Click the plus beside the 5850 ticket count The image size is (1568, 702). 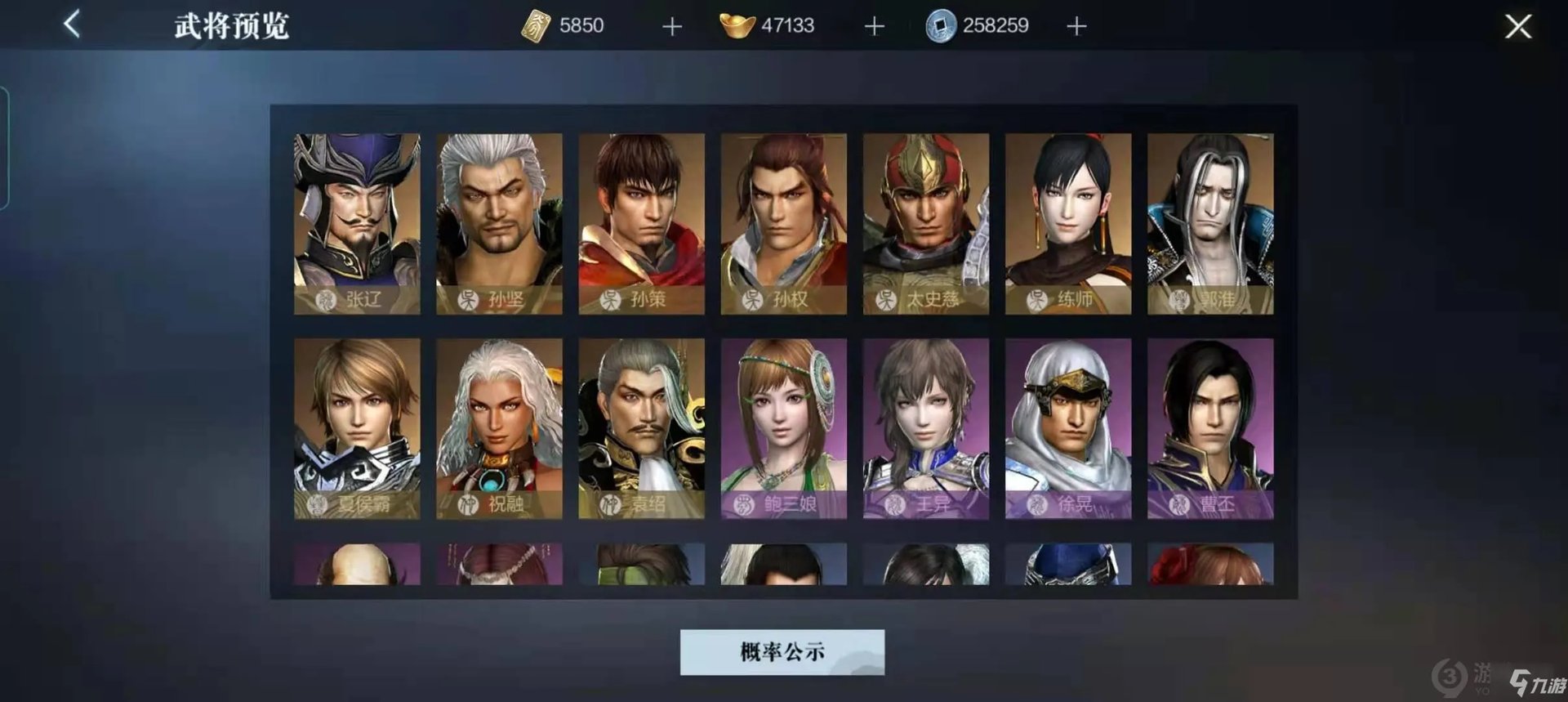pos(671,25)
